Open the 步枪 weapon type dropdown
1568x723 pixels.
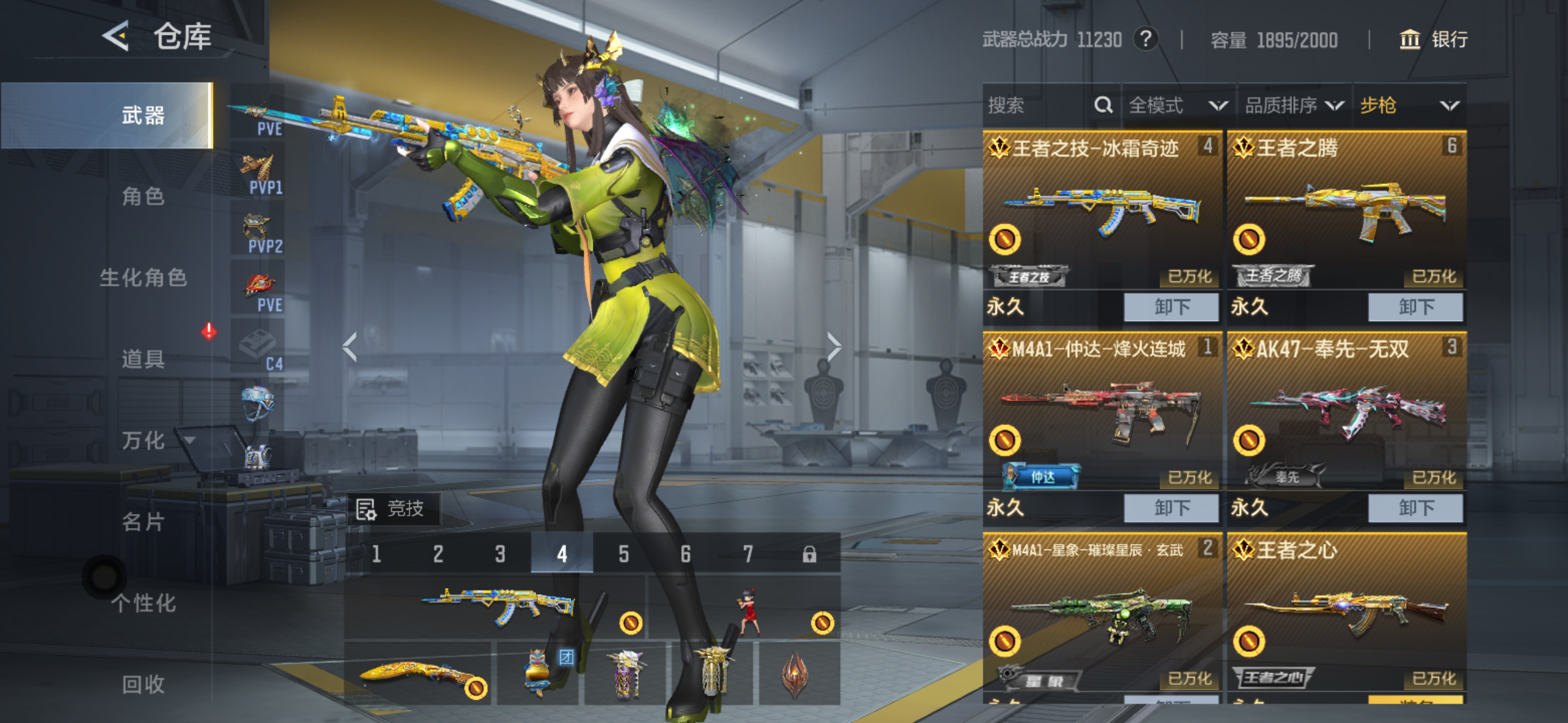[x=1409, y=105]
